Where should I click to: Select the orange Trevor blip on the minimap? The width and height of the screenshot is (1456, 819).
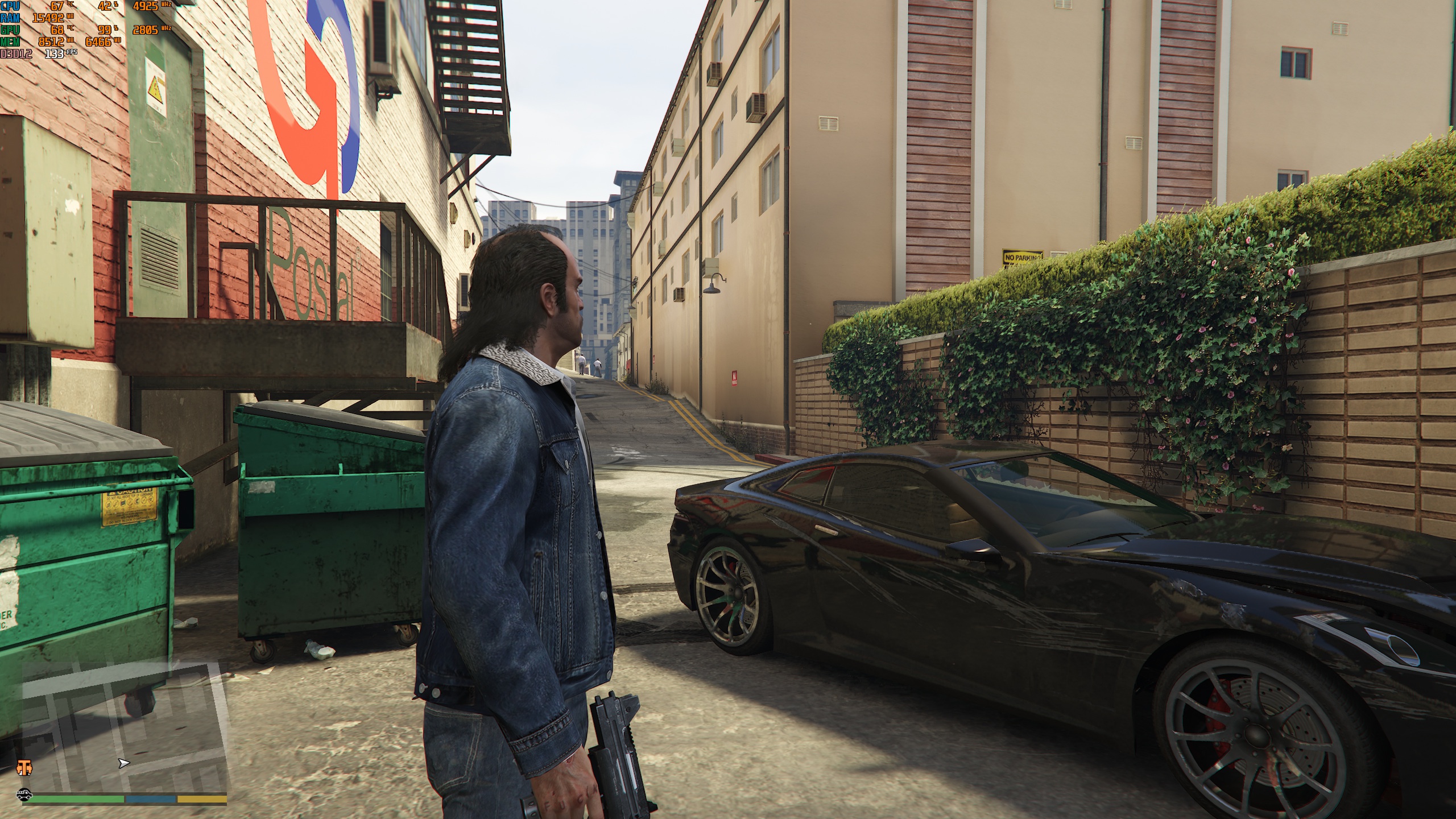24,767
